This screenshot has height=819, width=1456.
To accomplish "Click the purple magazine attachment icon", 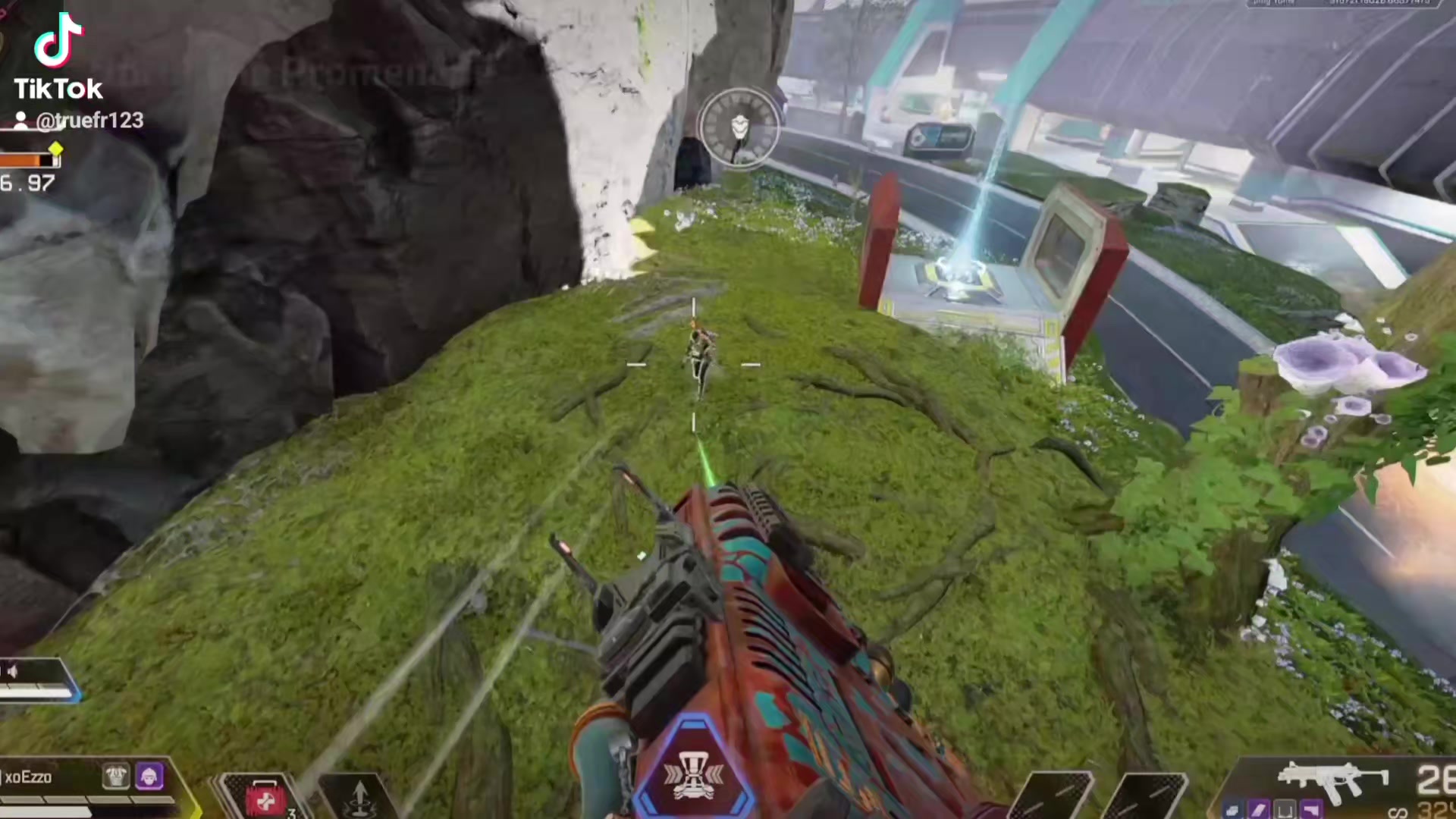I will (x=1258, y=811).
